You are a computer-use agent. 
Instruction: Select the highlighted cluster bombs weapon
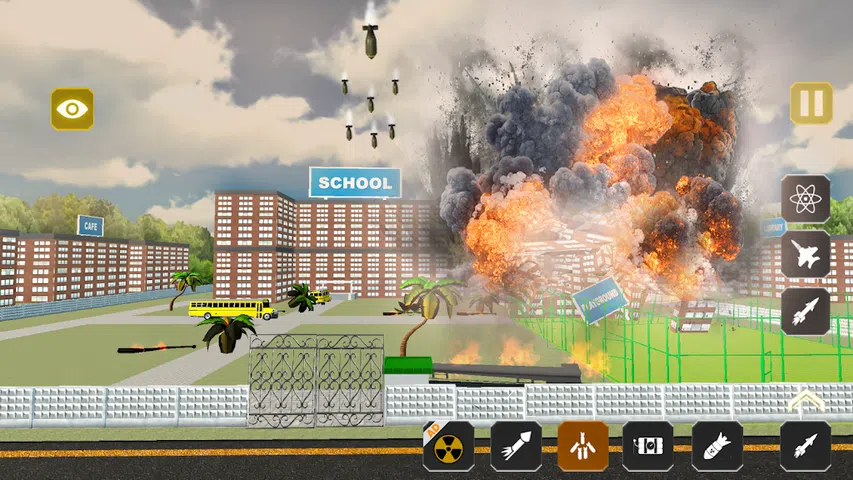pos(583,446)
